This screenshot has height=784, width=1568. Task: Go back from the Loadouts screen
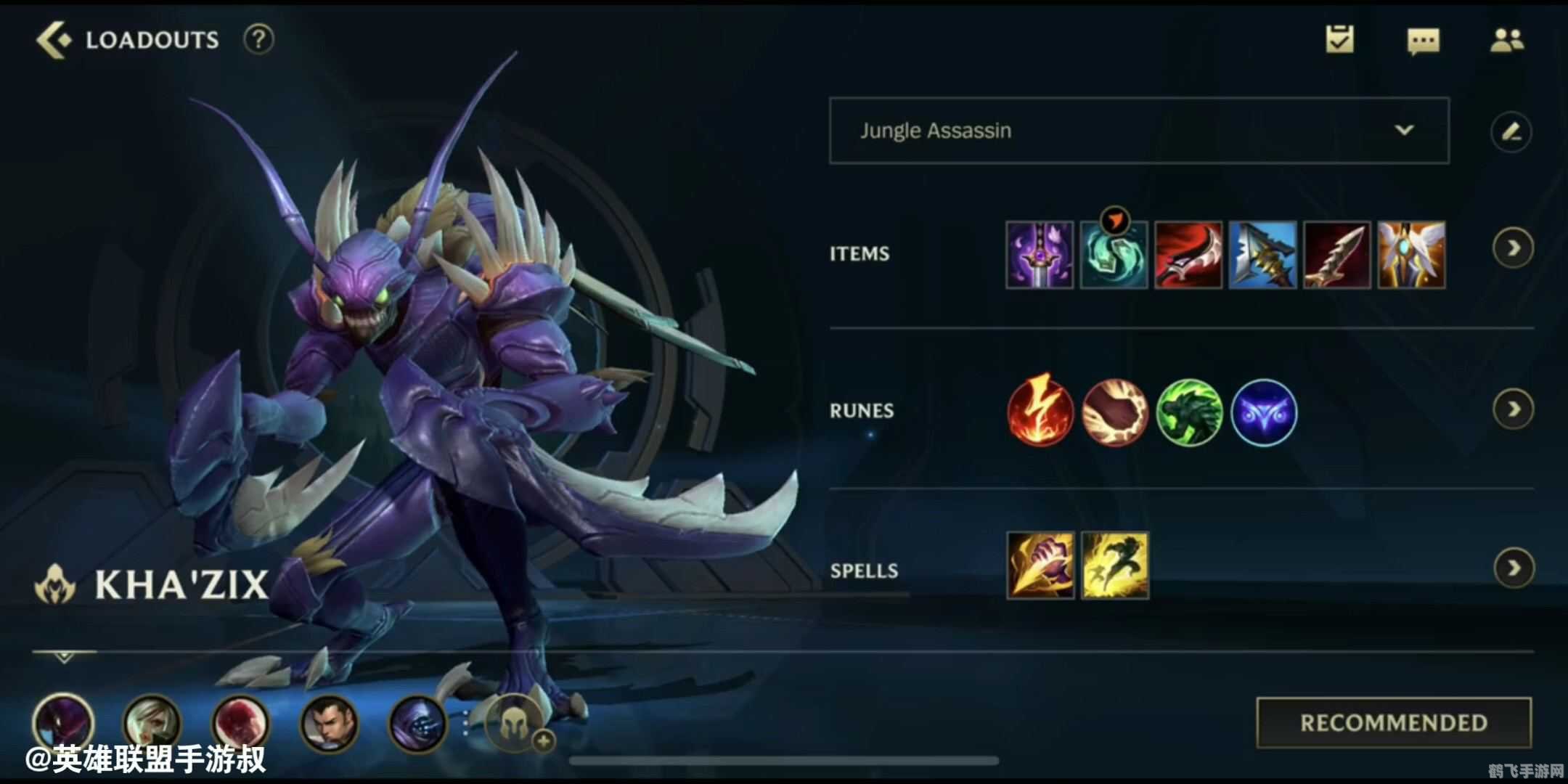click(54, 39)
